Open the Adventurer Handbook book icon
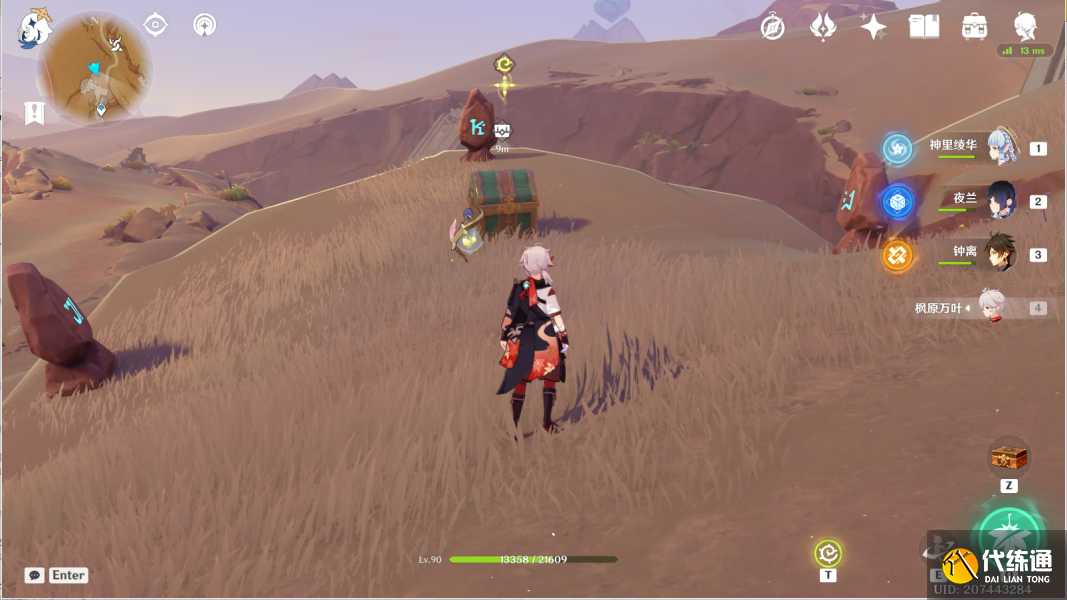 point(924,27)
